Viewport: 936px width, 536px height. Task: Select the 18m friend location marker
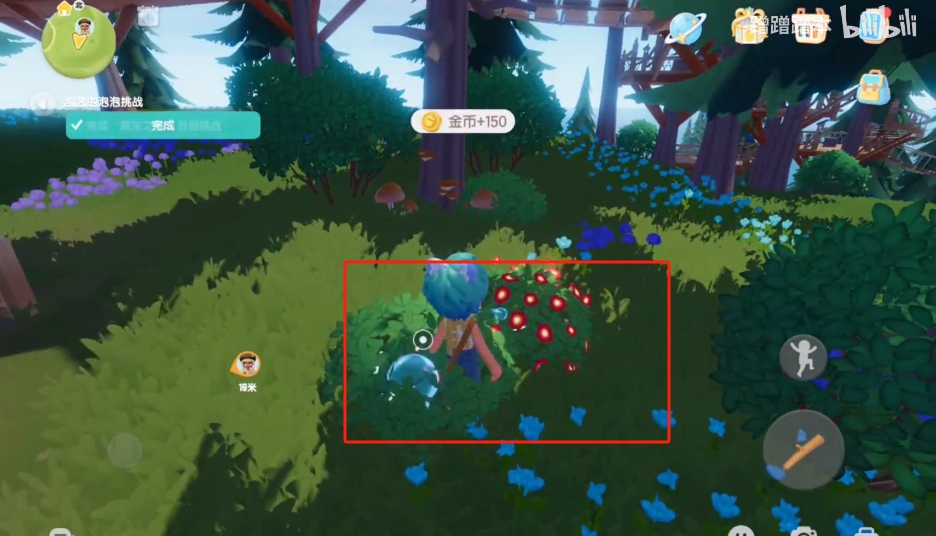(x=246, y=365)
